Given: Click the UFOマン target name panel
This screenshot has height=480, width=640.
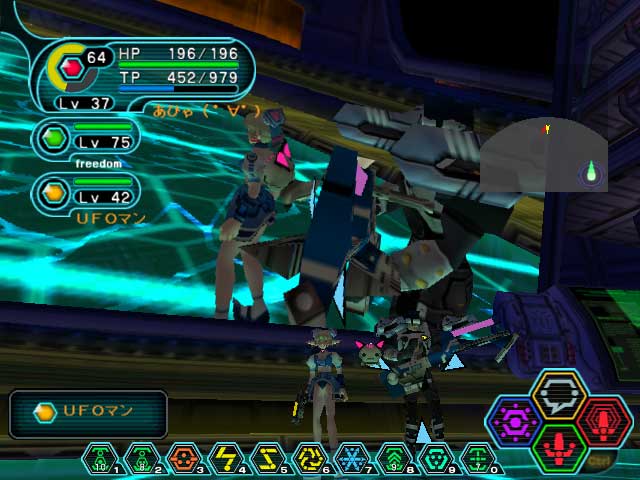Looking at the screenshot, I should (x=88, y=413).
